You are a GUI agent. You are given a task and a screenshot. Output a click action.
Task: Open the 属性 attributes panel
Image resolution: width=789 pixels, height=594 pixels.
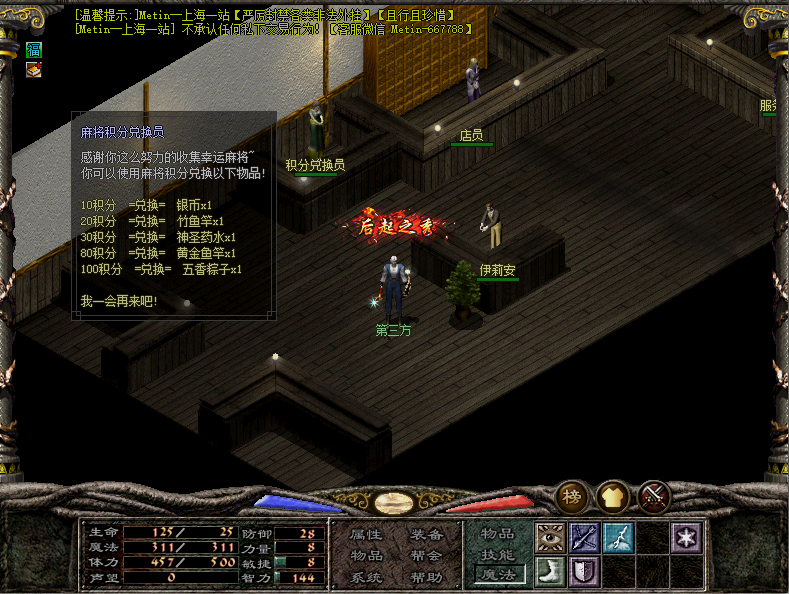[x=366, y=534]
